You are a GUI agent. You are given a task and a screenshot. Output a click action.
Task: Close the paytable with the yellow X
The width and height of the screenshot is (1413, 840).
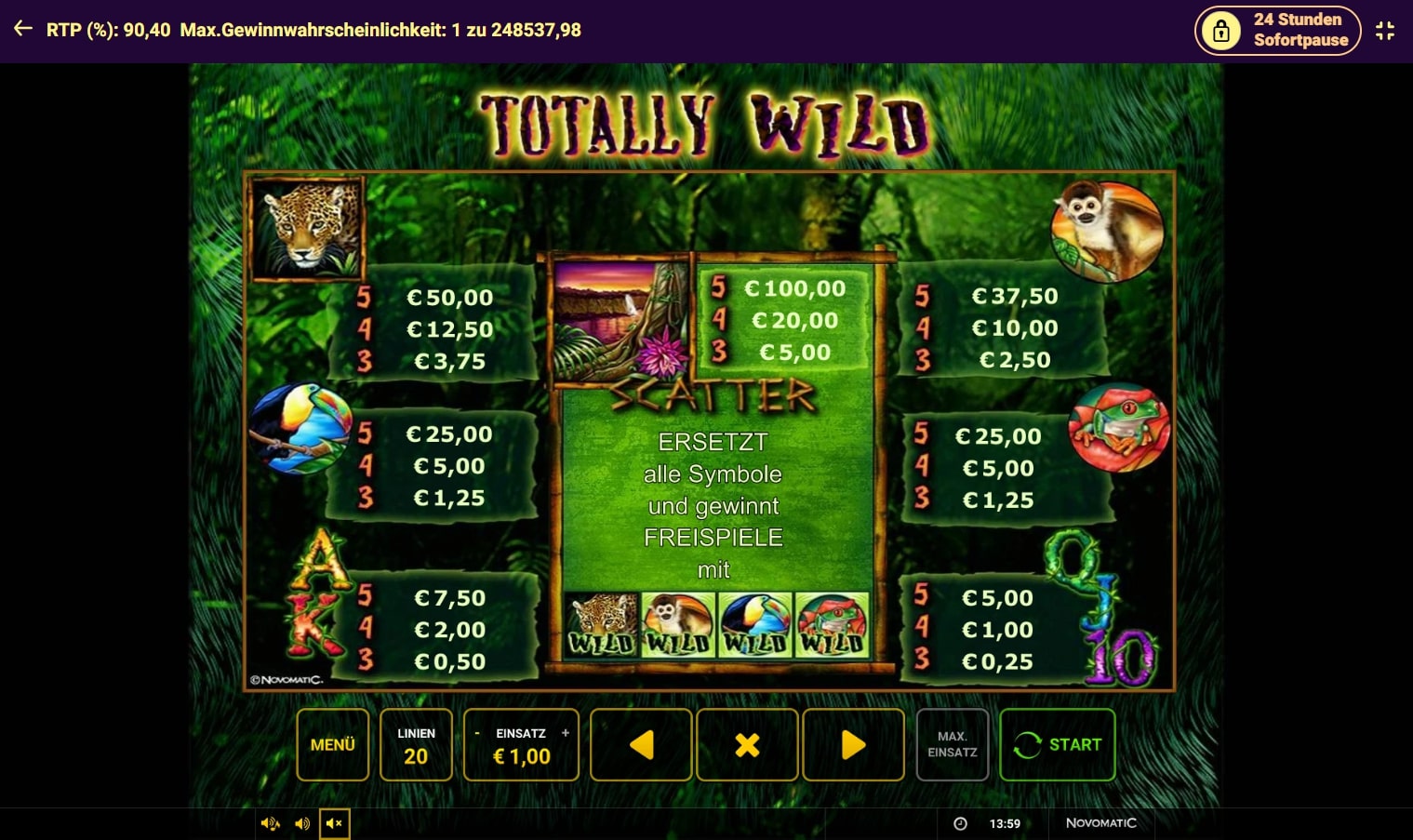point(747,744)
